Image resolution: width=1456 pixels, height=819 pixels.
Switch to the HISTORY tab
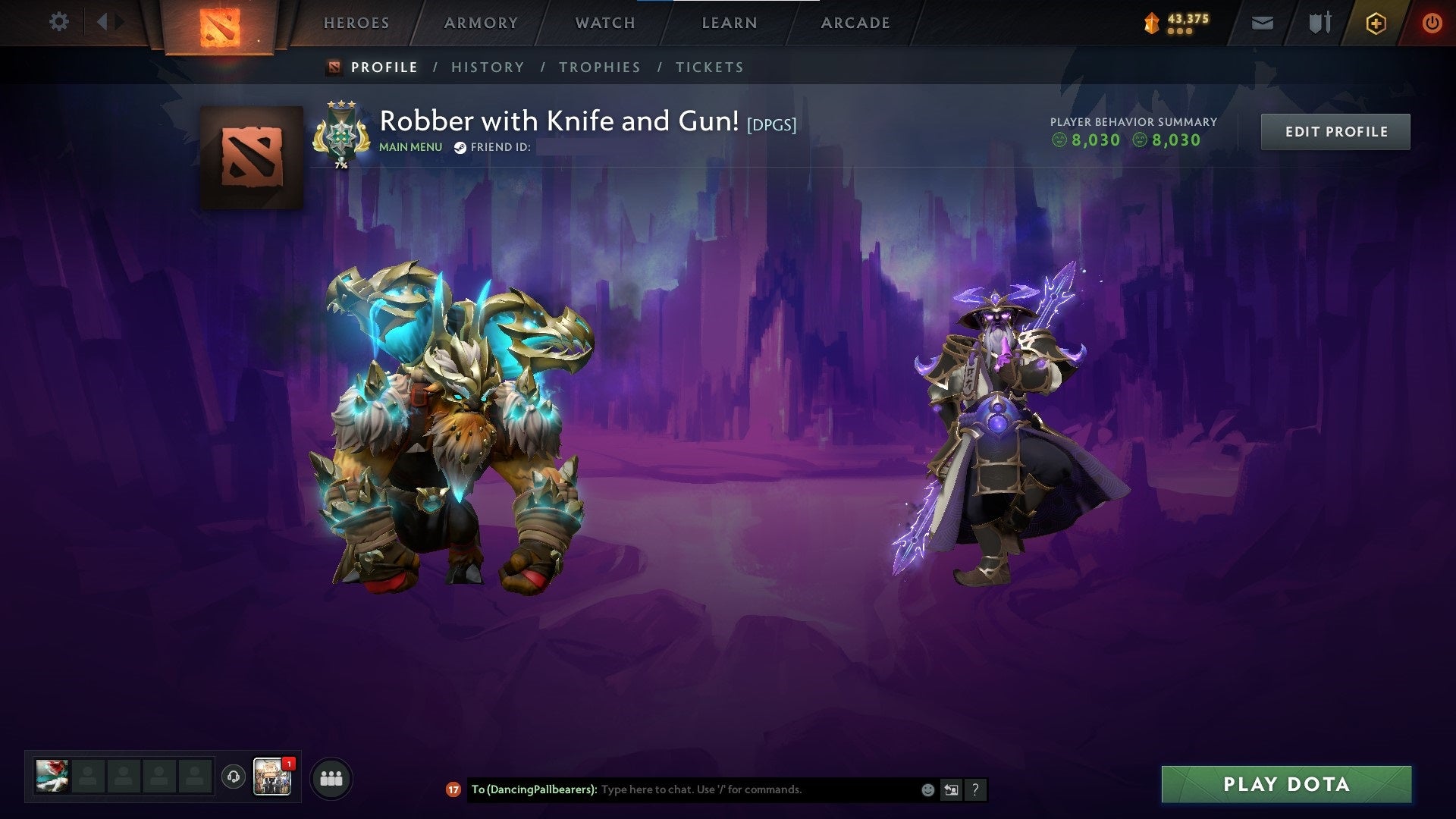[487, 67]
